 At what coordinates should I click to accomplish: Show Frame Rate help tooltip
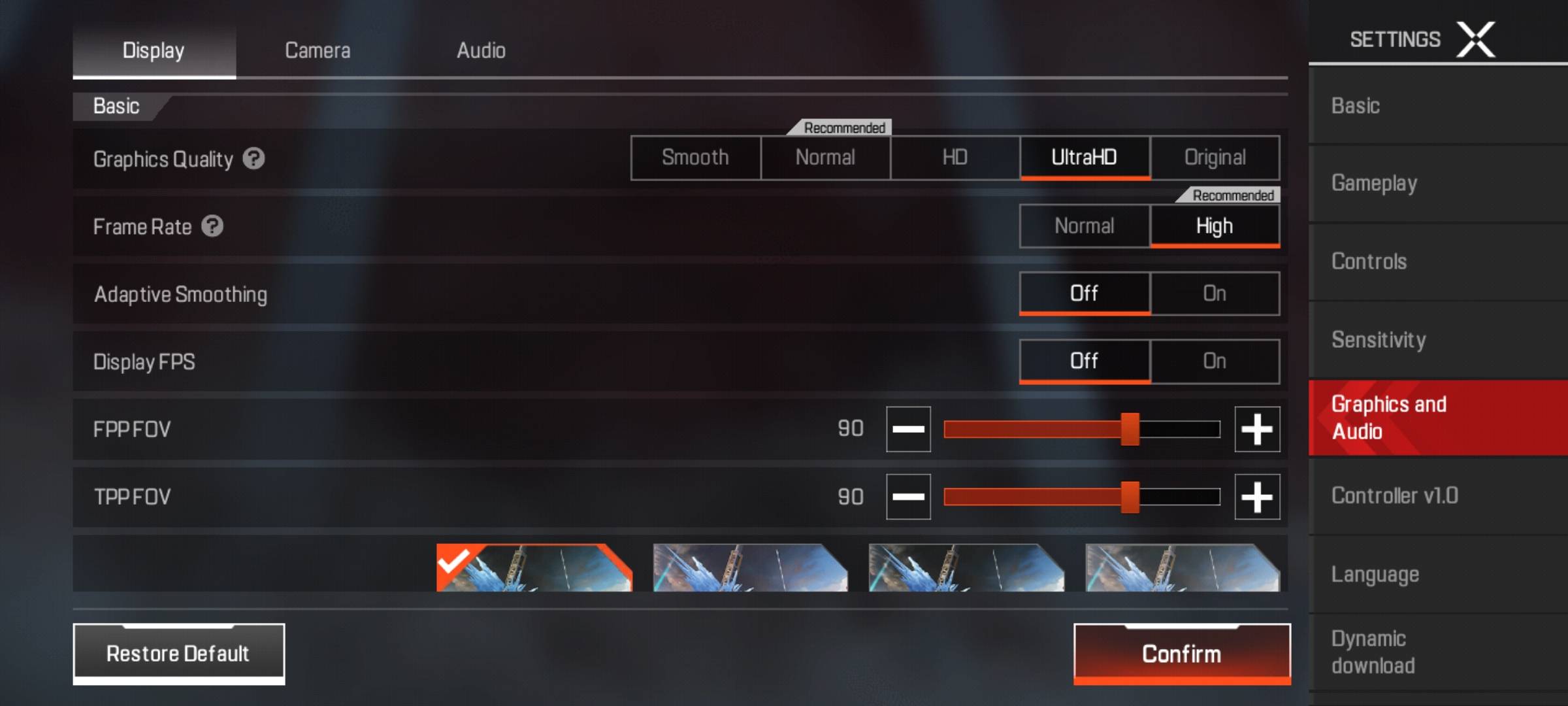(x=212, y=226)
